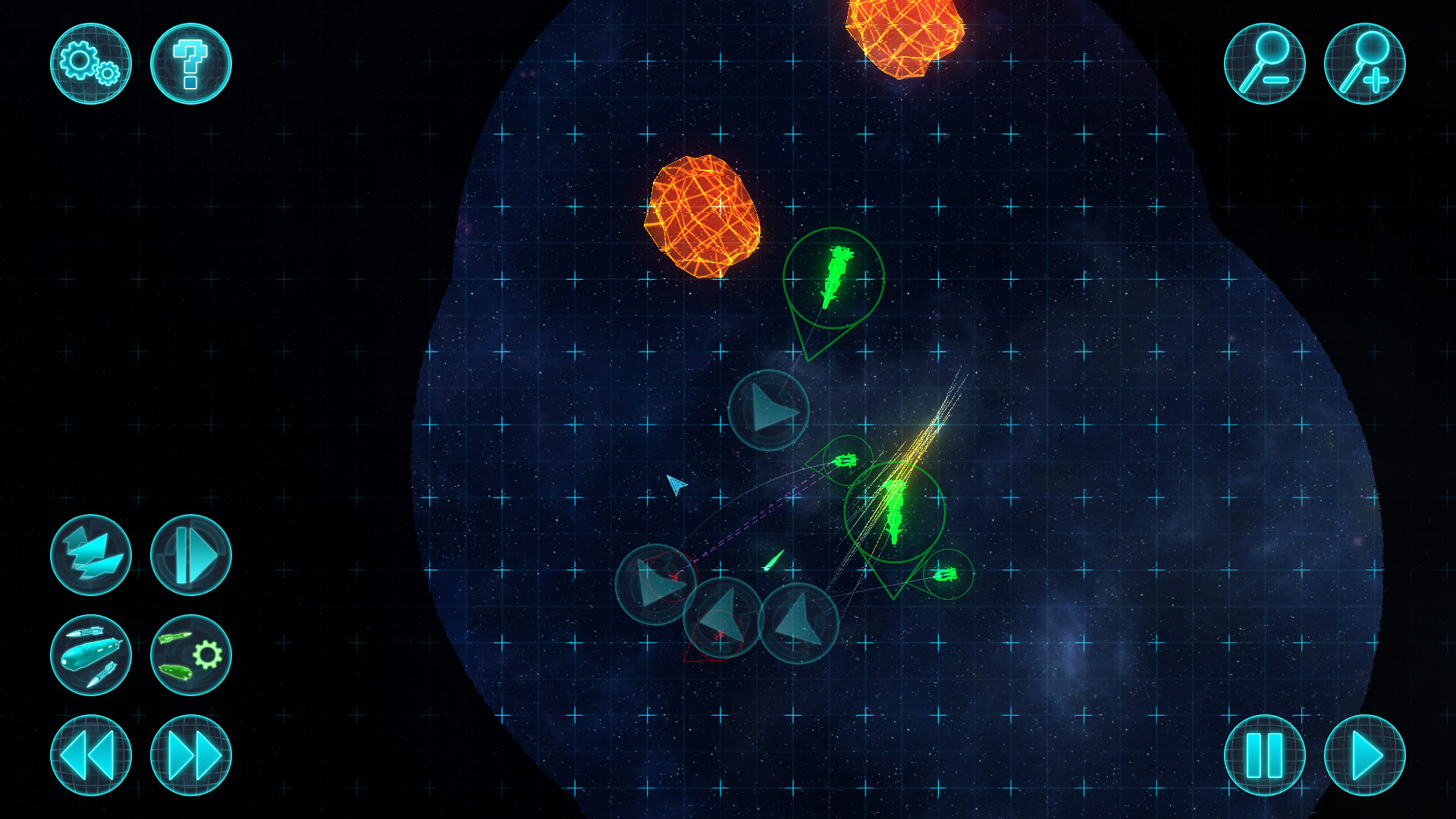Fast forward the battle playback
This screenshot has height=819, width=1456.
point(190,756)
